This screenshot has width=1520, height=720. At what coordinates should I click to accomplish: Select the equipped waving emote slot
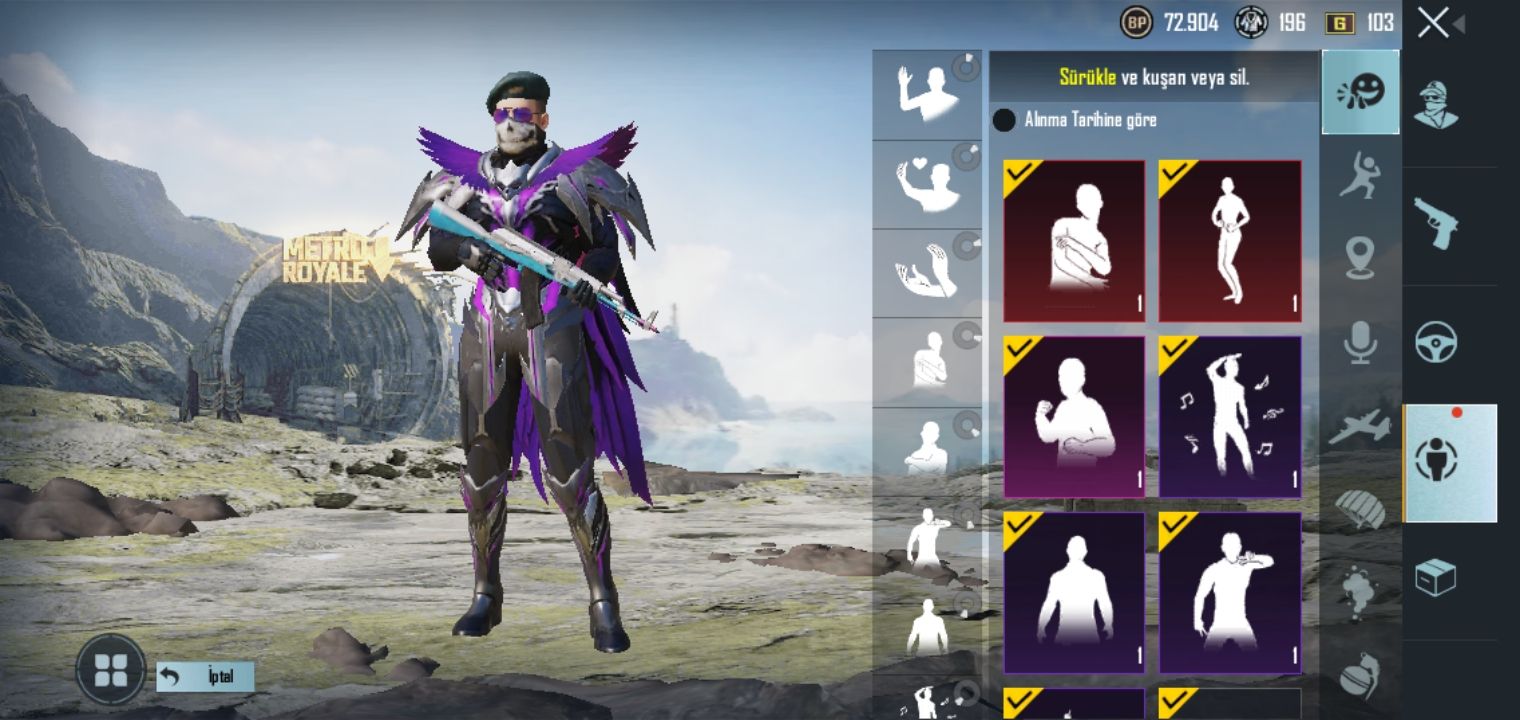click(x=927, y=95)
